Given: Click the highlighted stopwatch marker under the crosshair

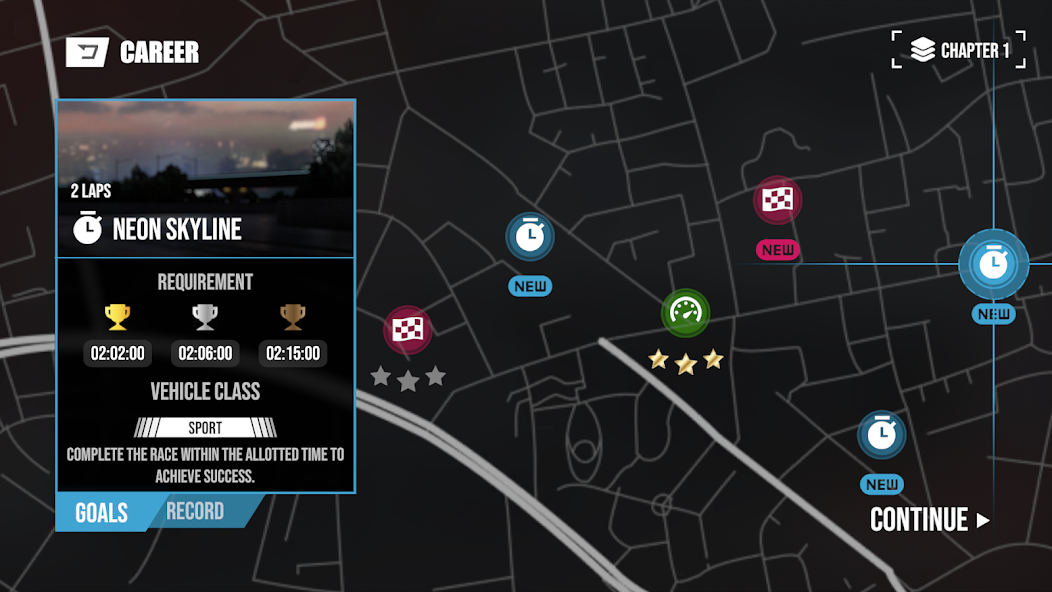Looking at the screenshot, I should (x=993, y=264).
